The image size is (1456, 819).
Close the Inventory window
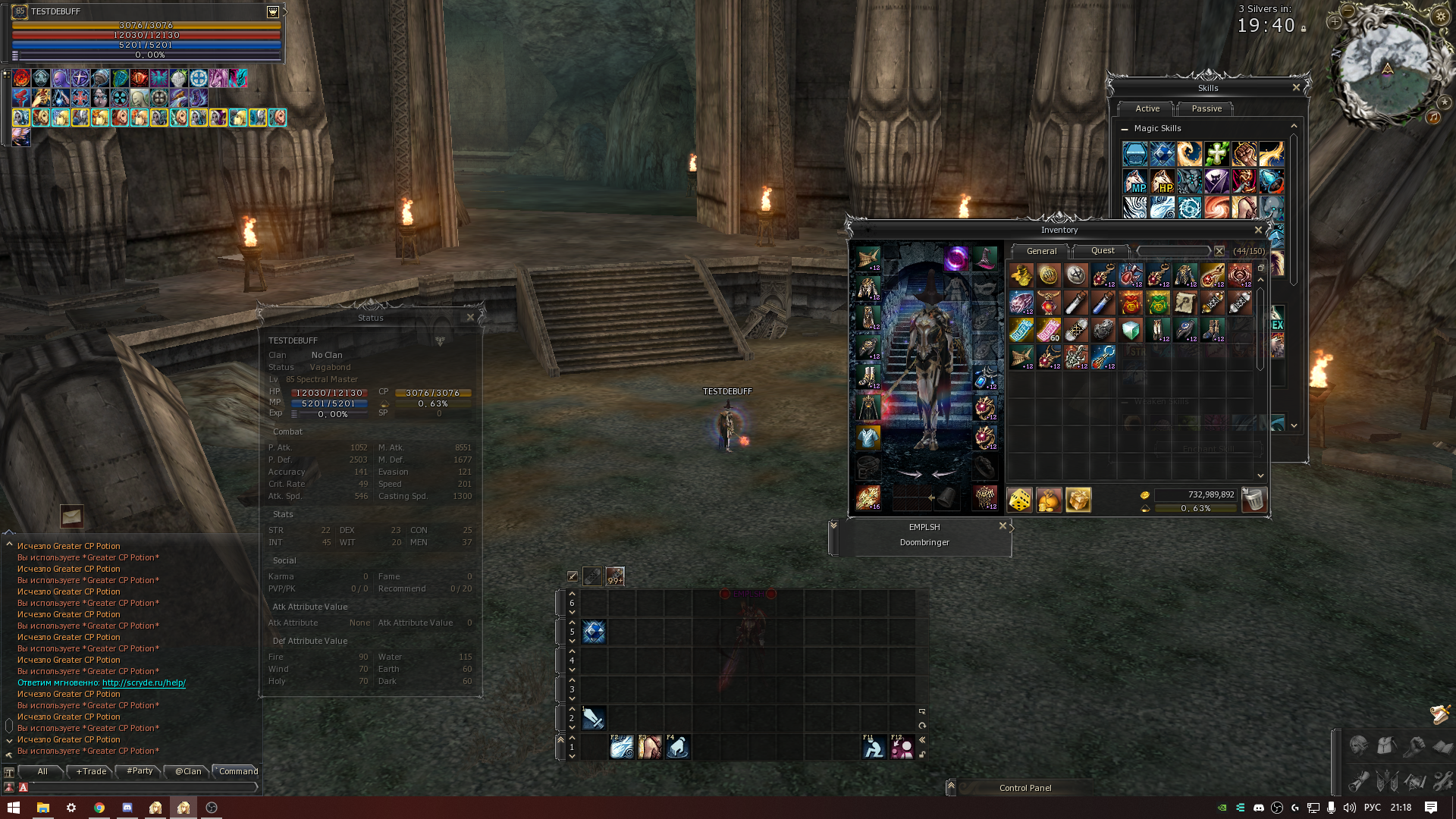pos(1258,230)
